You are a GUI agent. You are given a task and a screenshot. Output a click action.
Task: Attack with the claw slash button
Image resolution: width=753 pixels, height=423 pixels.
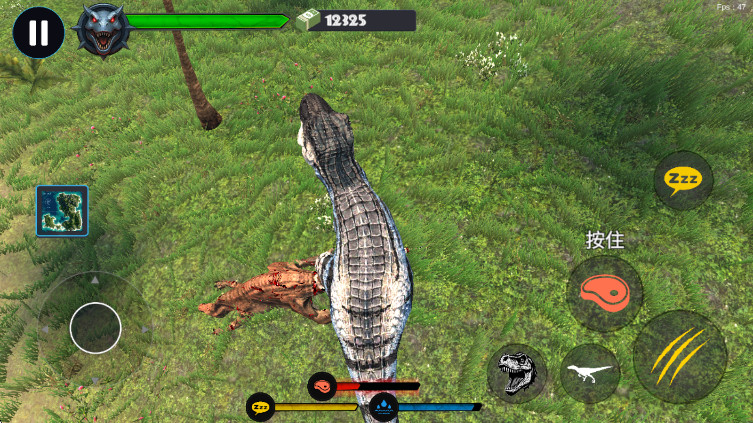[x=679, y=356]
